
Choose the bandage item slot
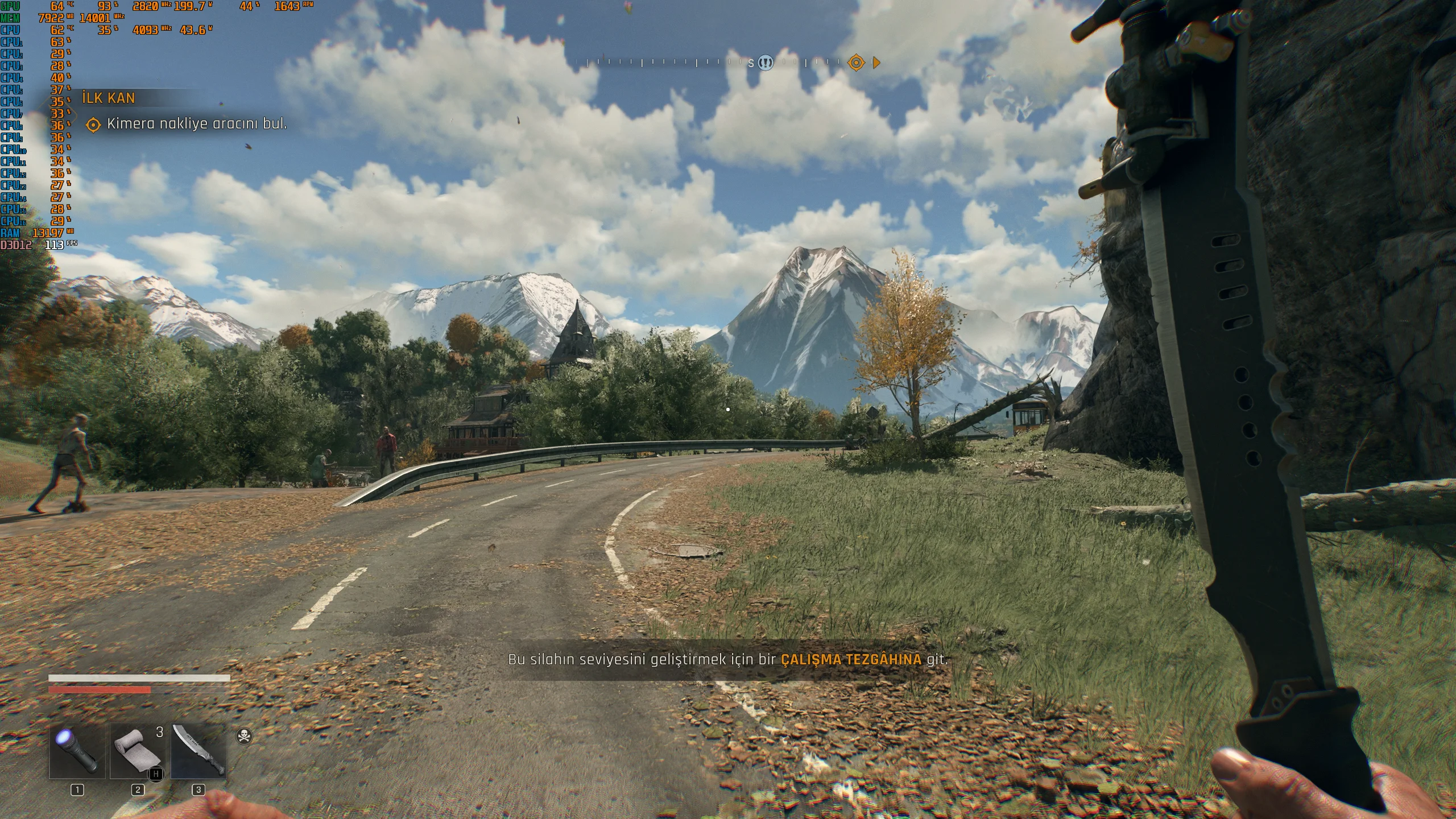[138, 751]
